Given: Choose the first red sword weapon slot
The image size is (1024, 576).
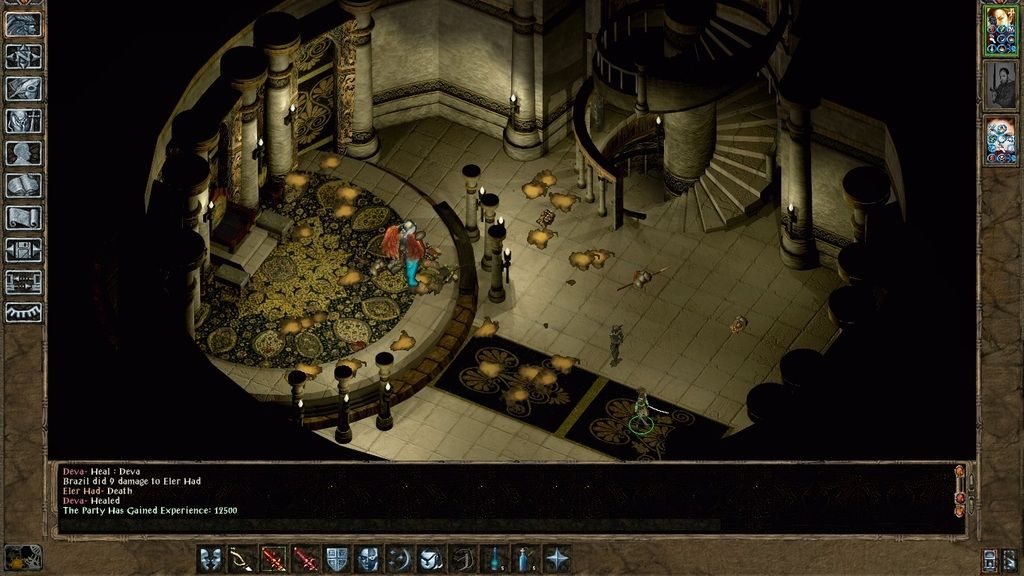Looking at the screenshot, I should tap(274, 559).
